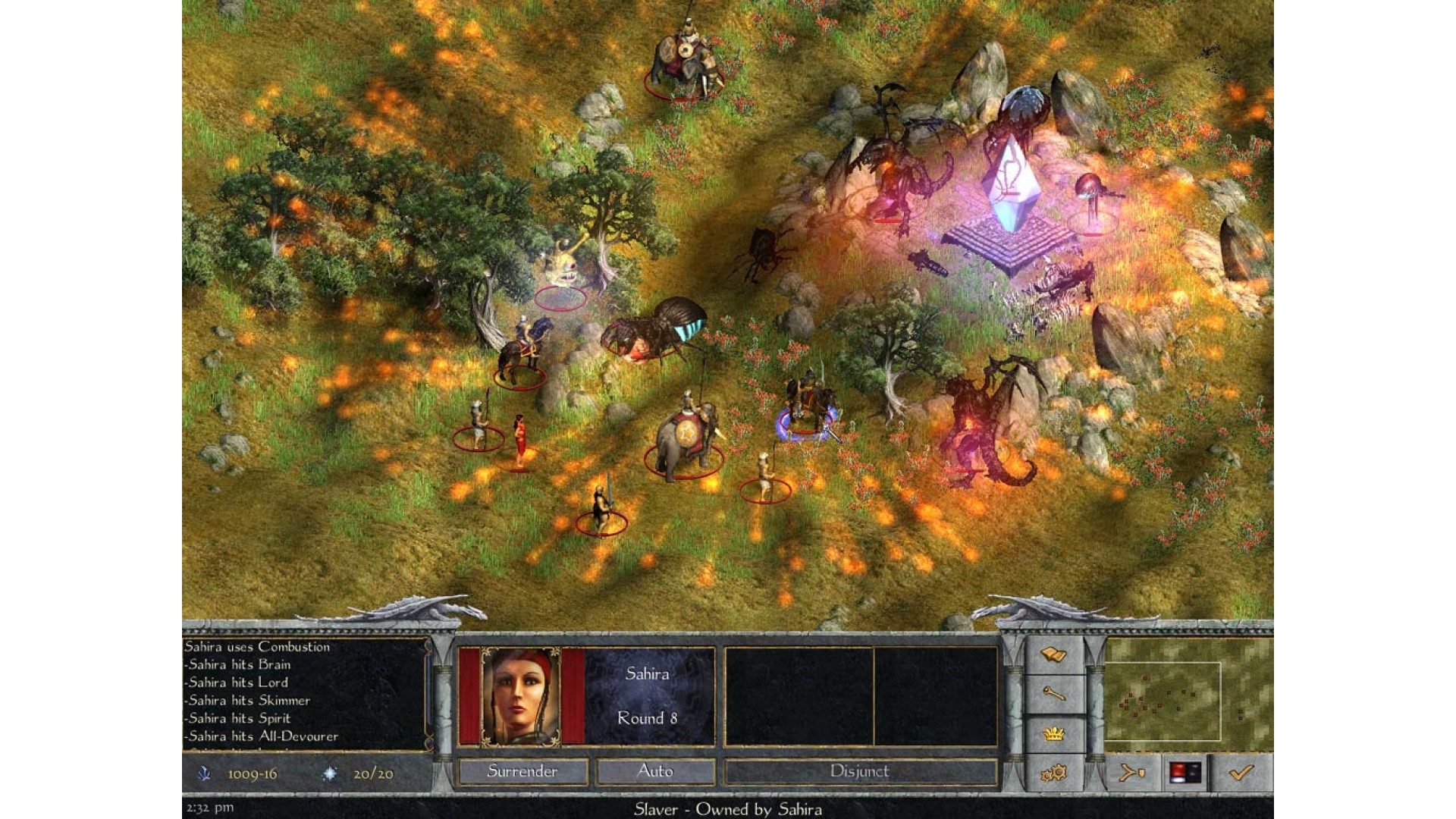The image size is (1456, 819).
Task: Click the magic wand icon button
Action: 1054,694
